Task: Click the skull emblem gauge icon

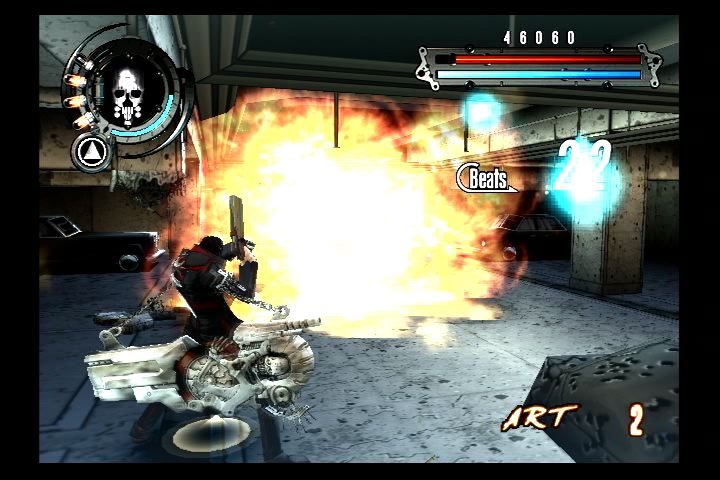Action: [126, 94]
